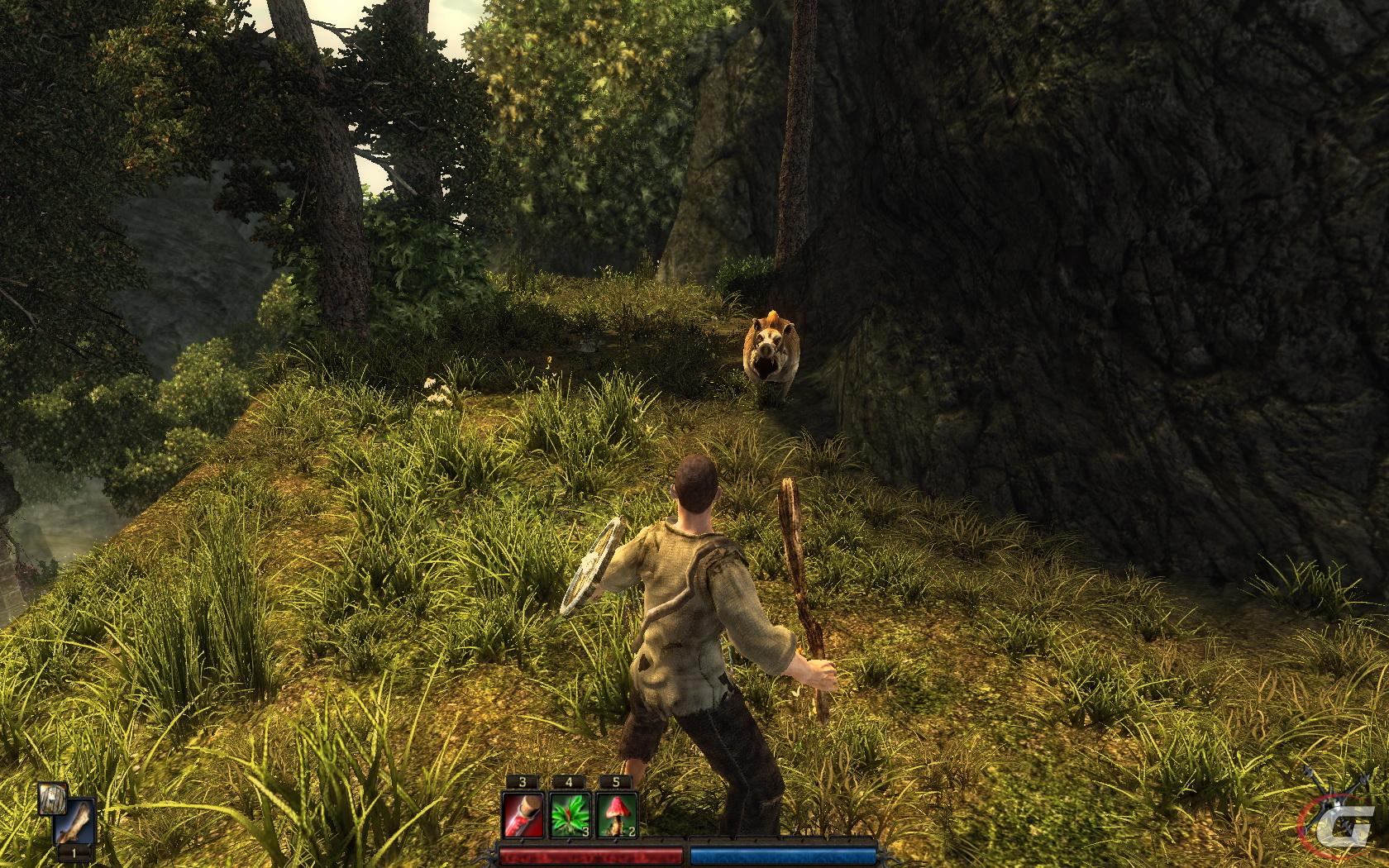The width and height of the screenshot is (1389, 868).
Task: Click the equipped wooden shield icon
Action: [x=53, y=799]
